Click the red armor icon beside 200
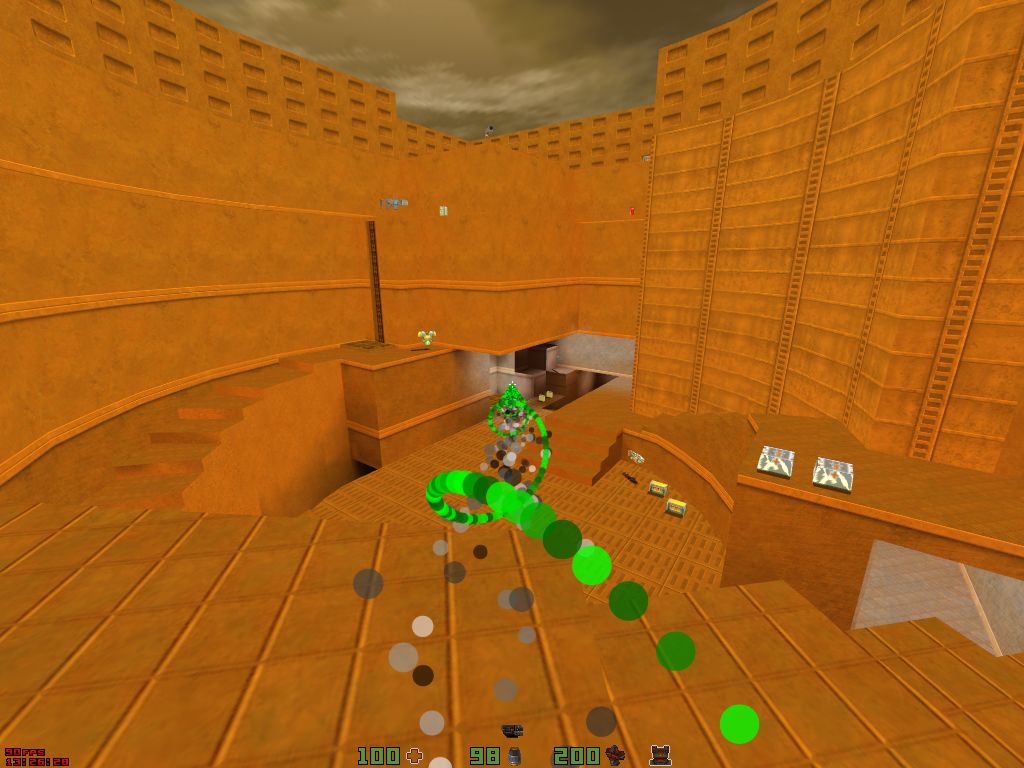This screenshot has width=1024, height=768. click(615, 755)
